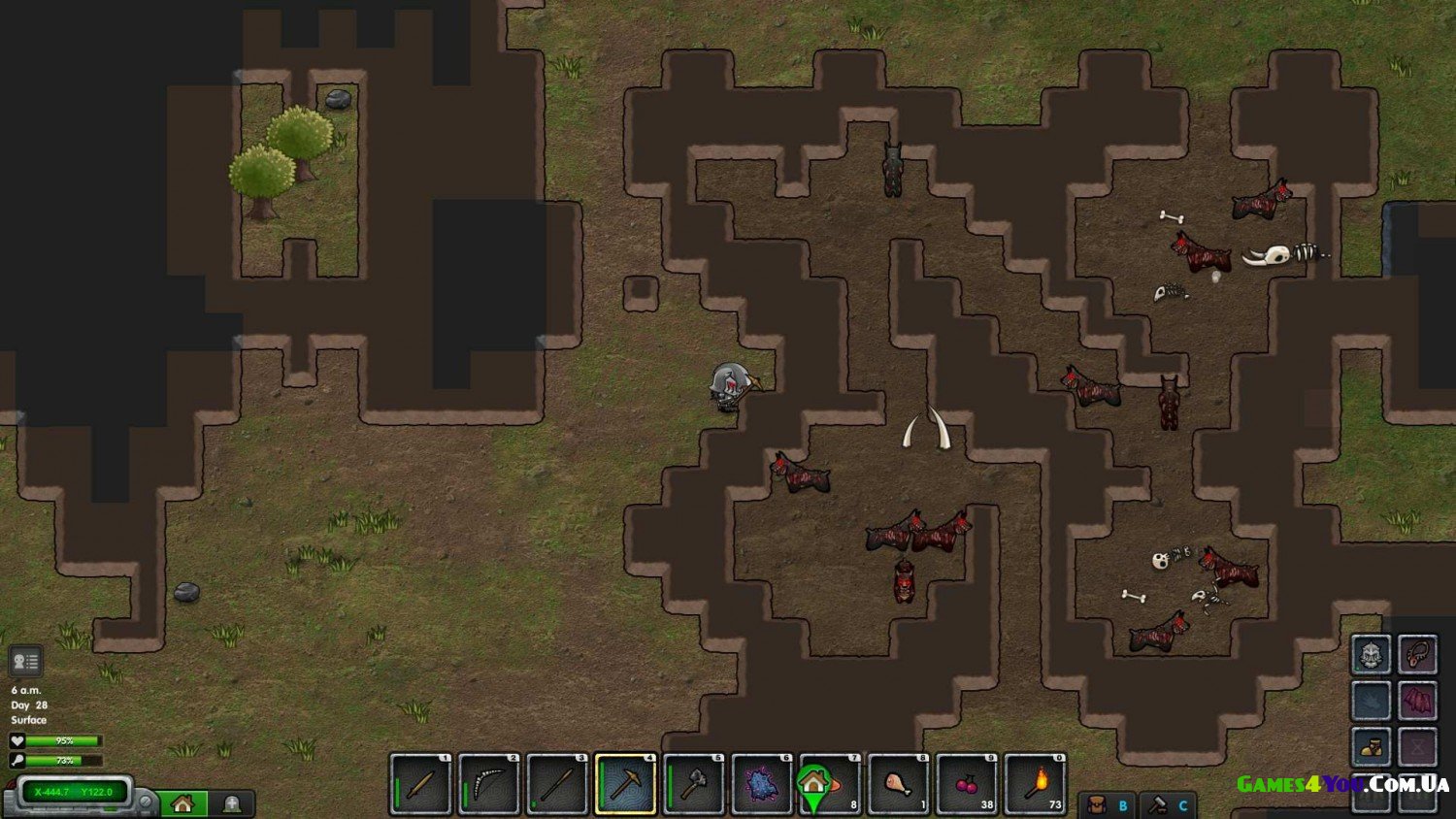Open the character list panel icon
The height and width of the screenshot is (819, 1456).
coord(25,662)
